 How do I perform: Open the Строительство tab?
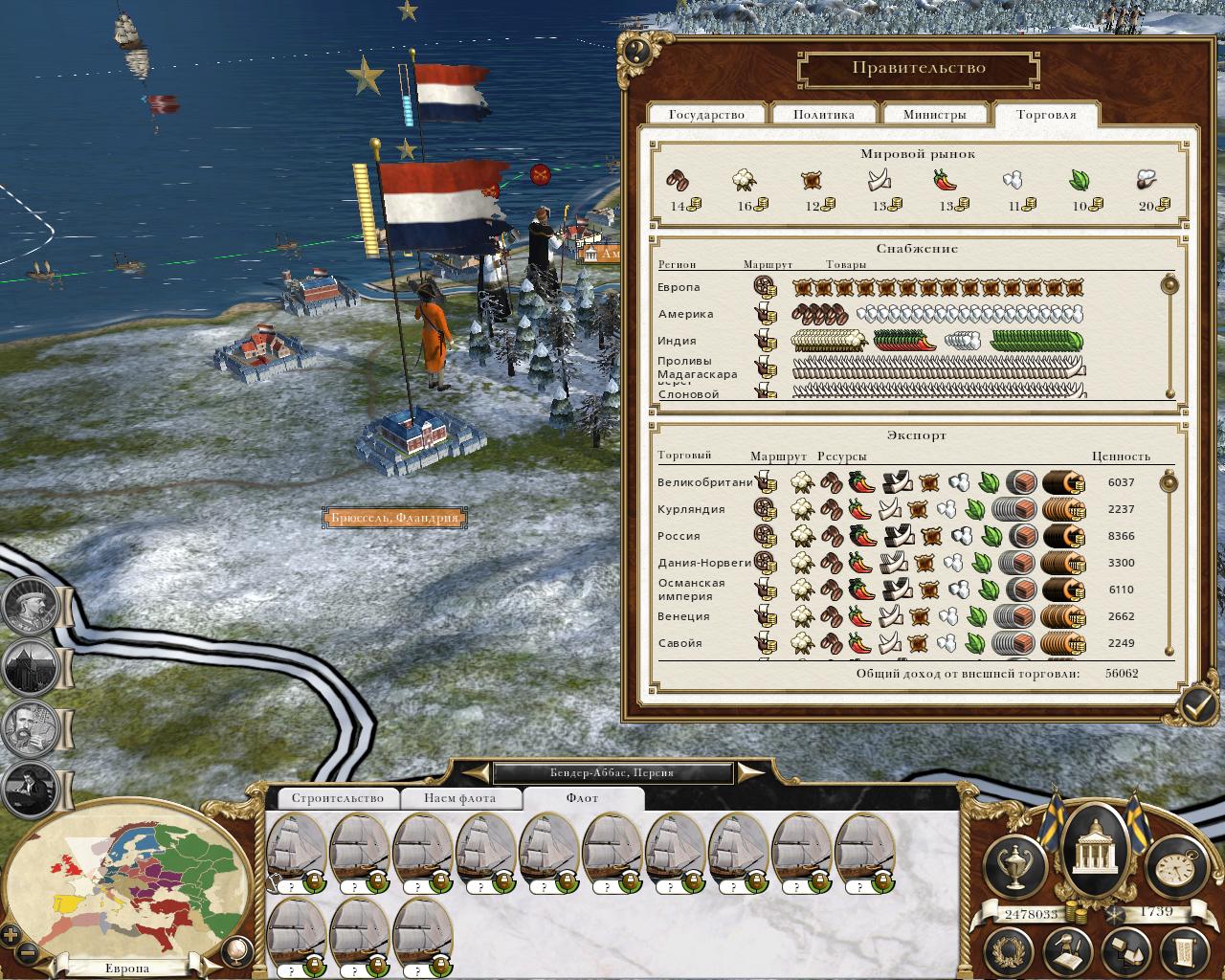pos(337,798)
